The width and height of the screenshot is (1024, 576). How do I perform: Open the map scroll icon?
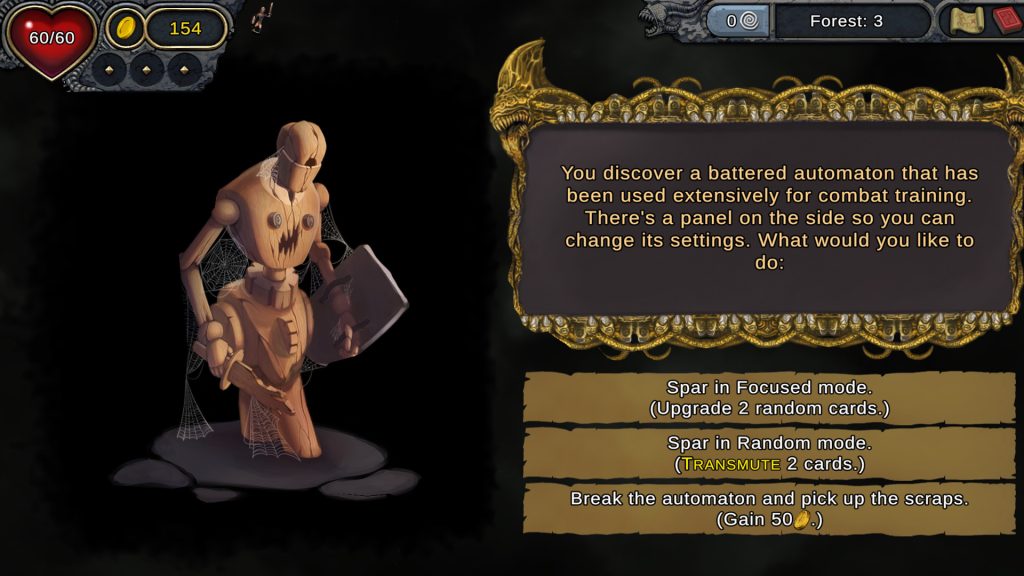pyautogui.click(x=966, y=21)
